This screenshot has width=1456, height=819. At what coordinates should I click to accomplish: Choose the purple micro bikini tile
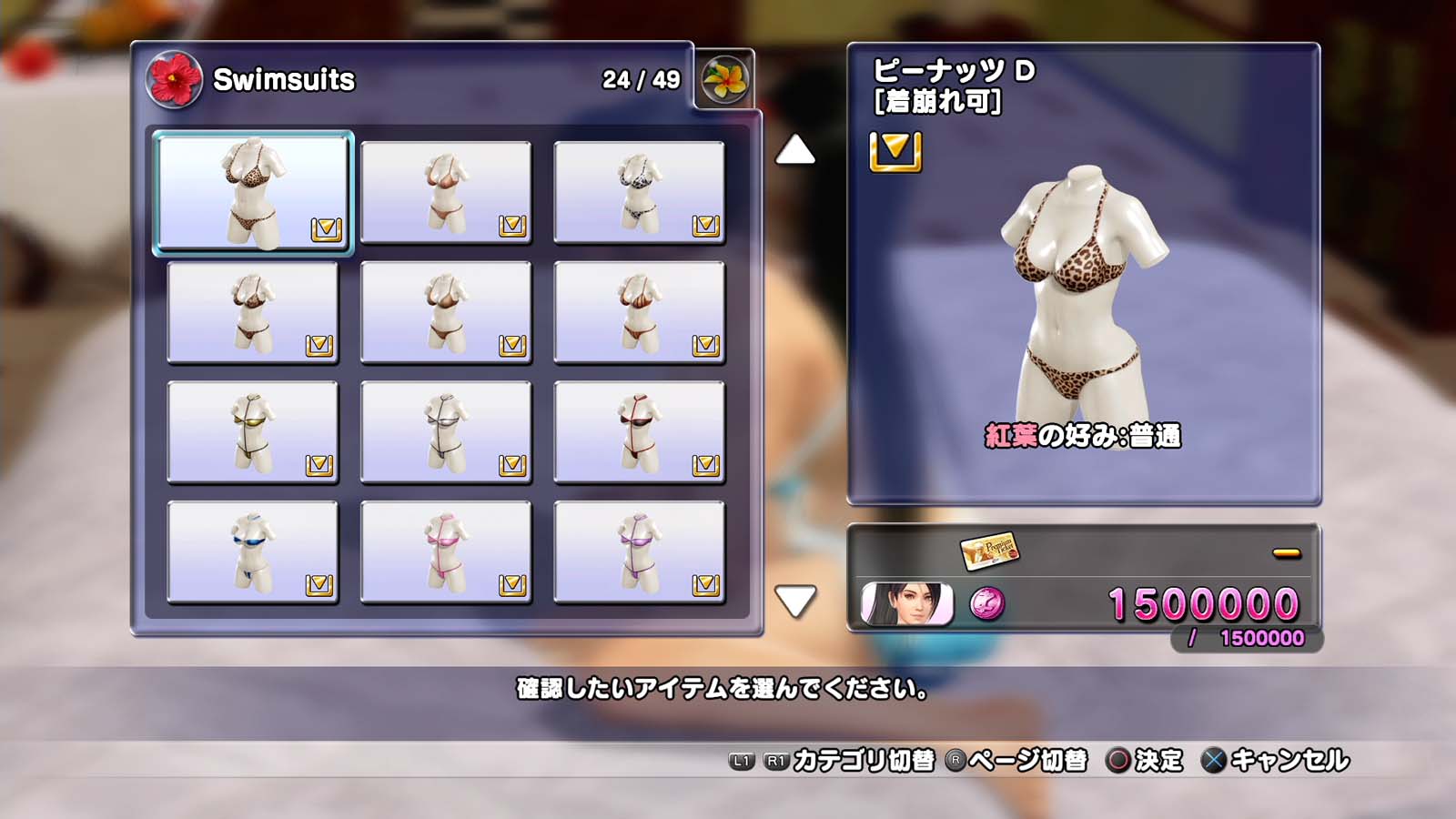click(639, 552)
